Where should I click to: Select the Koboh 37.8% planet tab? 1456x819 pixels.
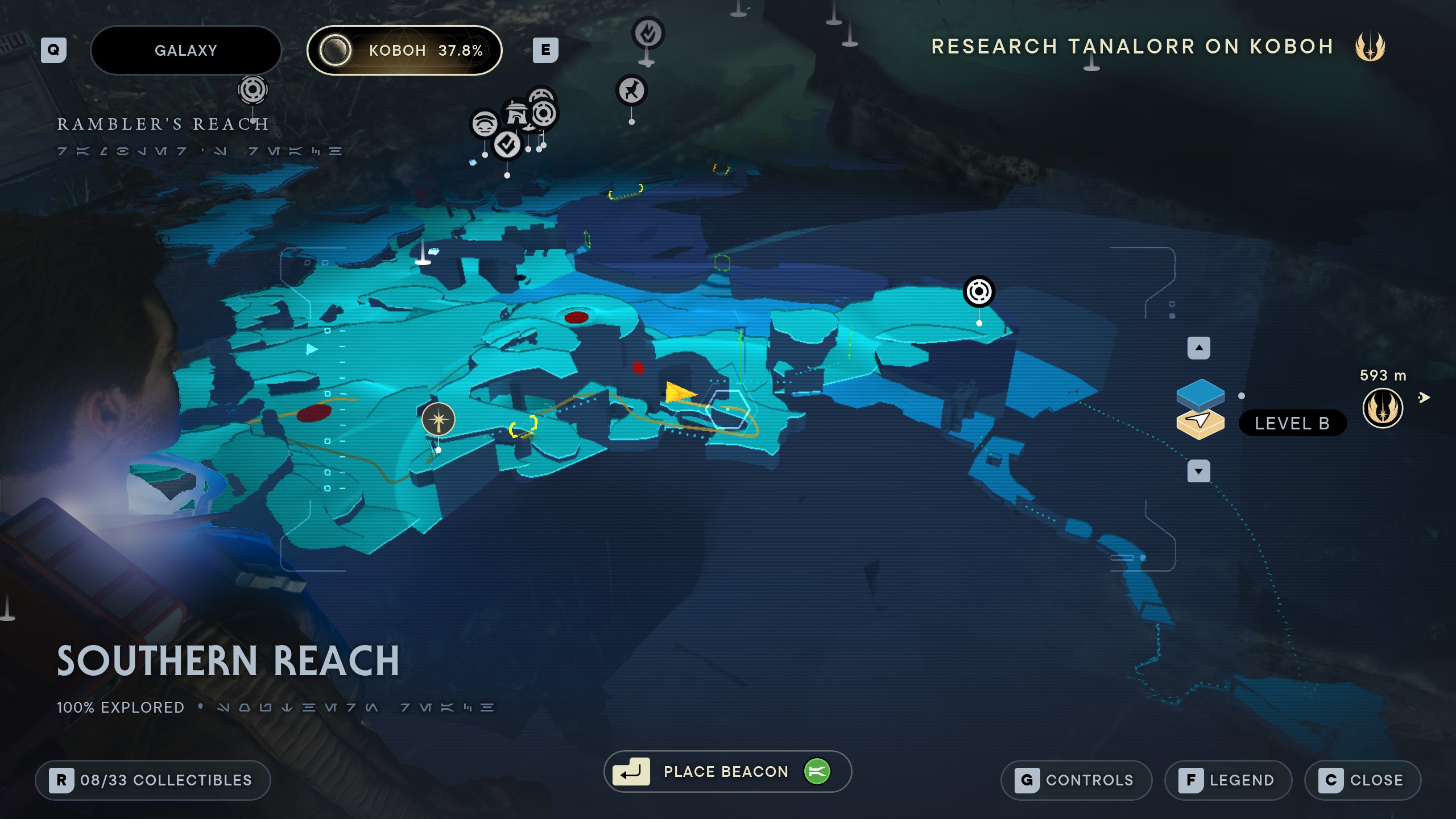pyautogui.click(x=404, y=51)
